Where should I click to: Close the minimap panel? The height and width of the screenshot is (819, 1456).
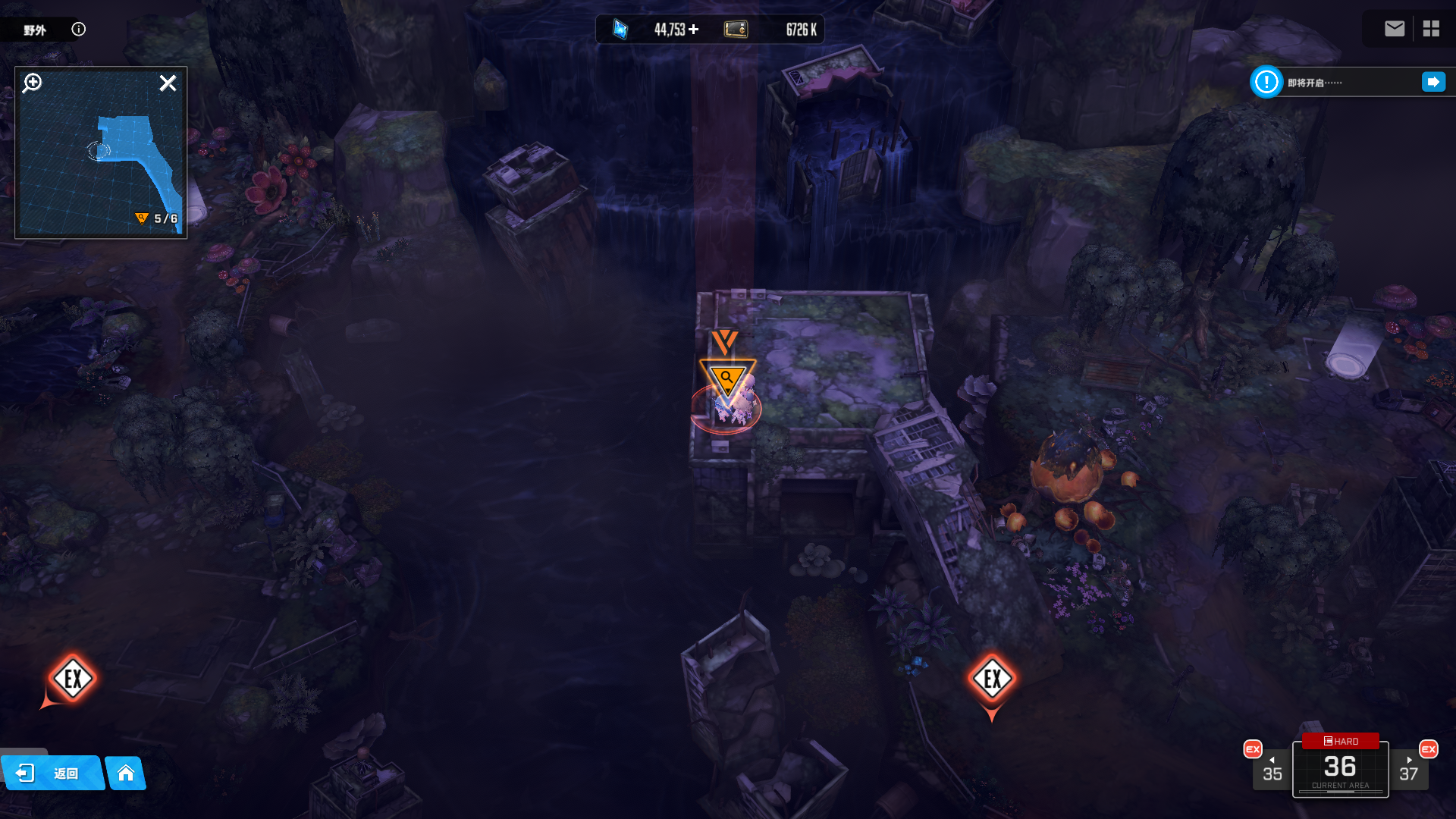[168, 83]
